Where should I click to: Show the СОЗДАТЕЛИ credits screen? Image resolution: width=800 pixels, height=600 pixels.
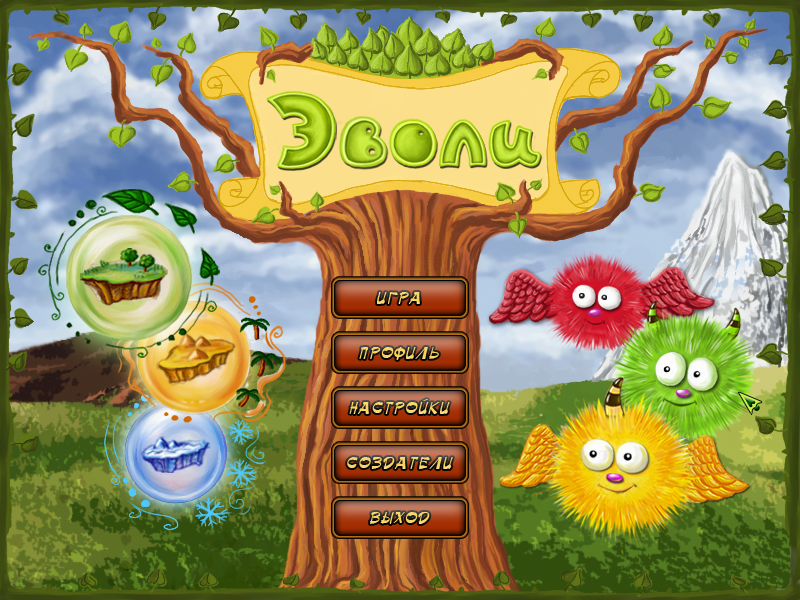[x=399, y=463]
